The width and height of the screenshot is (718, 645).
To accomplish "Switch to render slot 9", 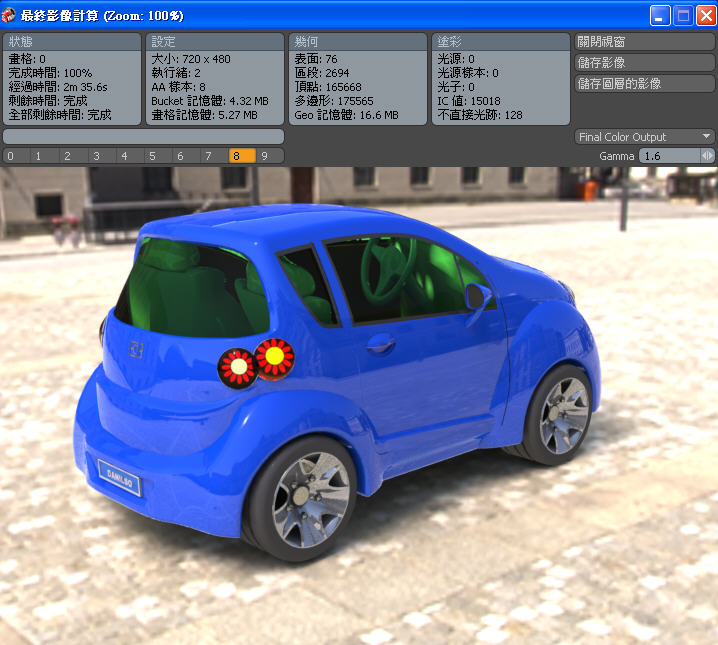I will pyautogui.click(x=265, y=156).
